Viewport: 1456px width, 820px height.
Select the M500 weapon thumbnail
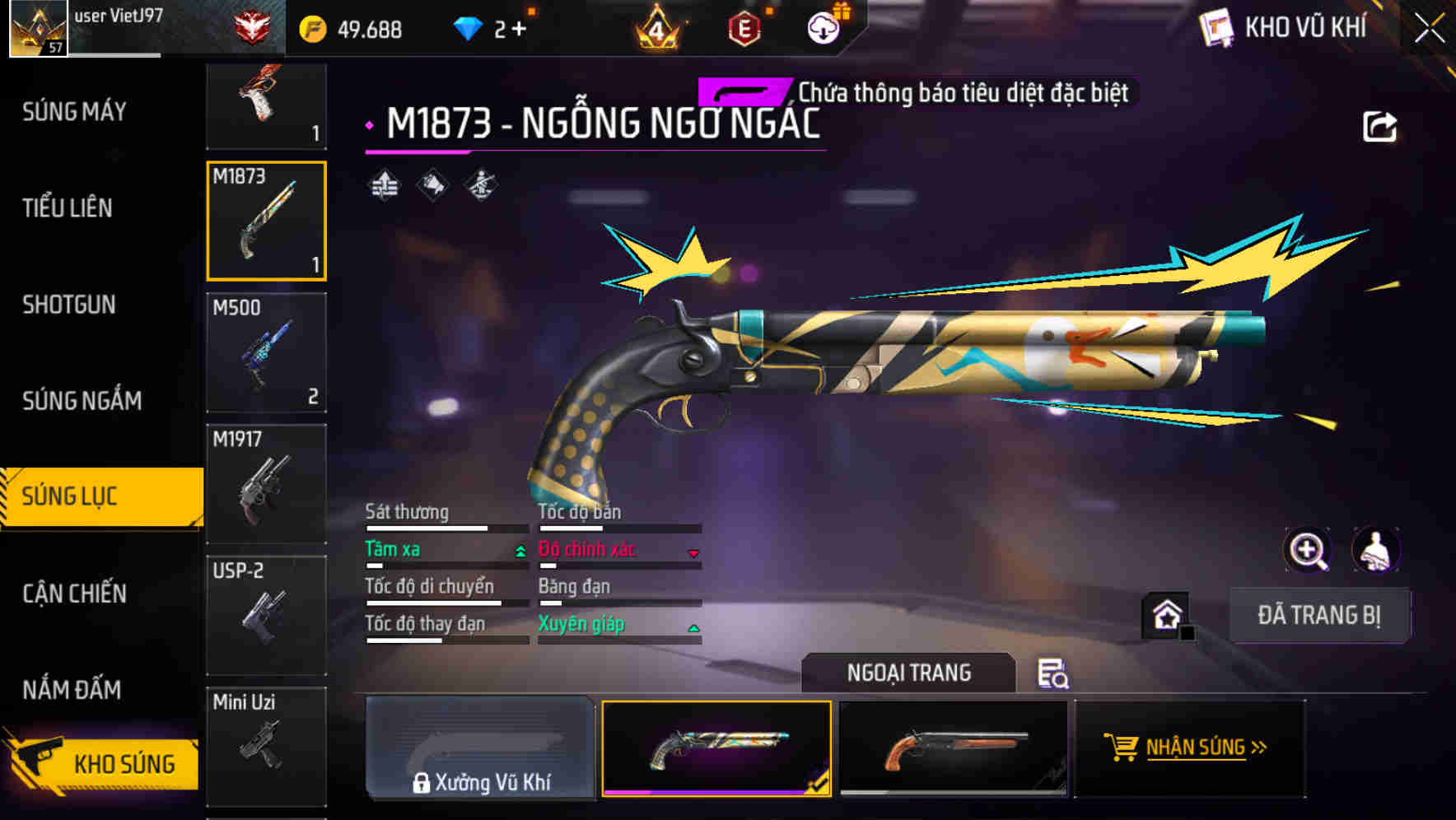266,352
